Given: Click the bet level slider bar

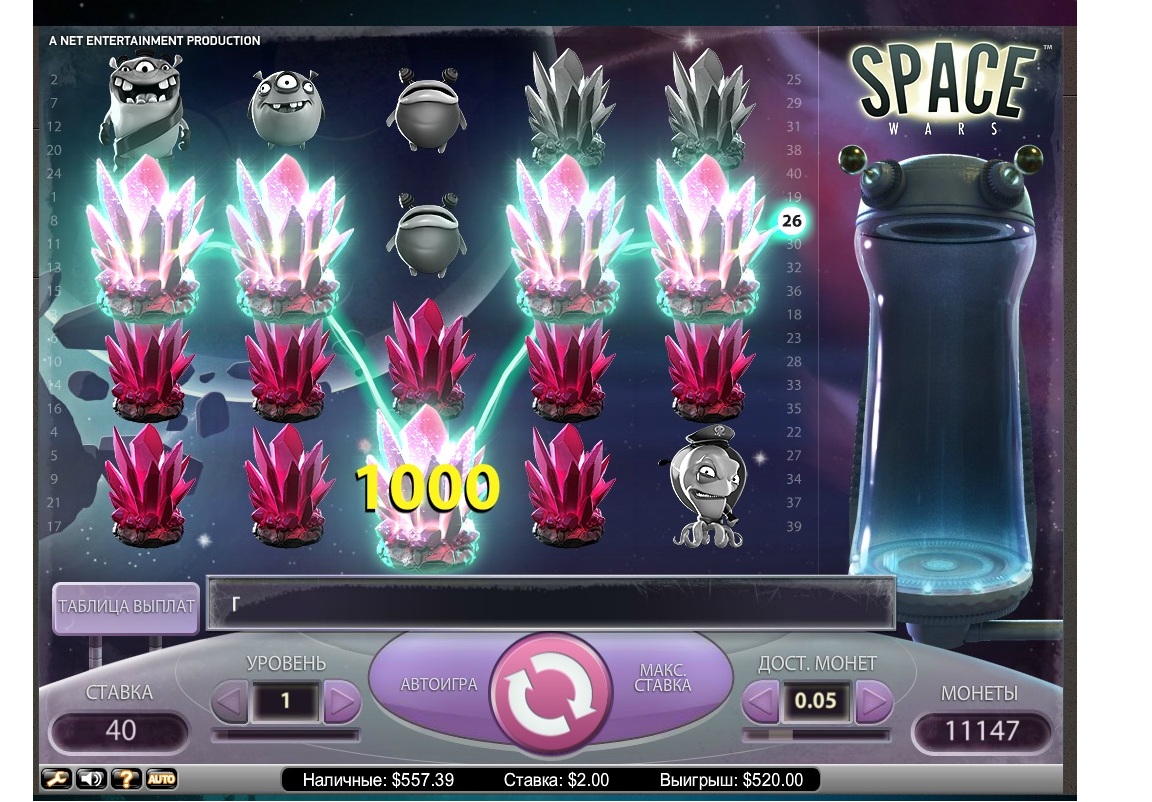Looking at the screenshot, I should coord(286,735).
